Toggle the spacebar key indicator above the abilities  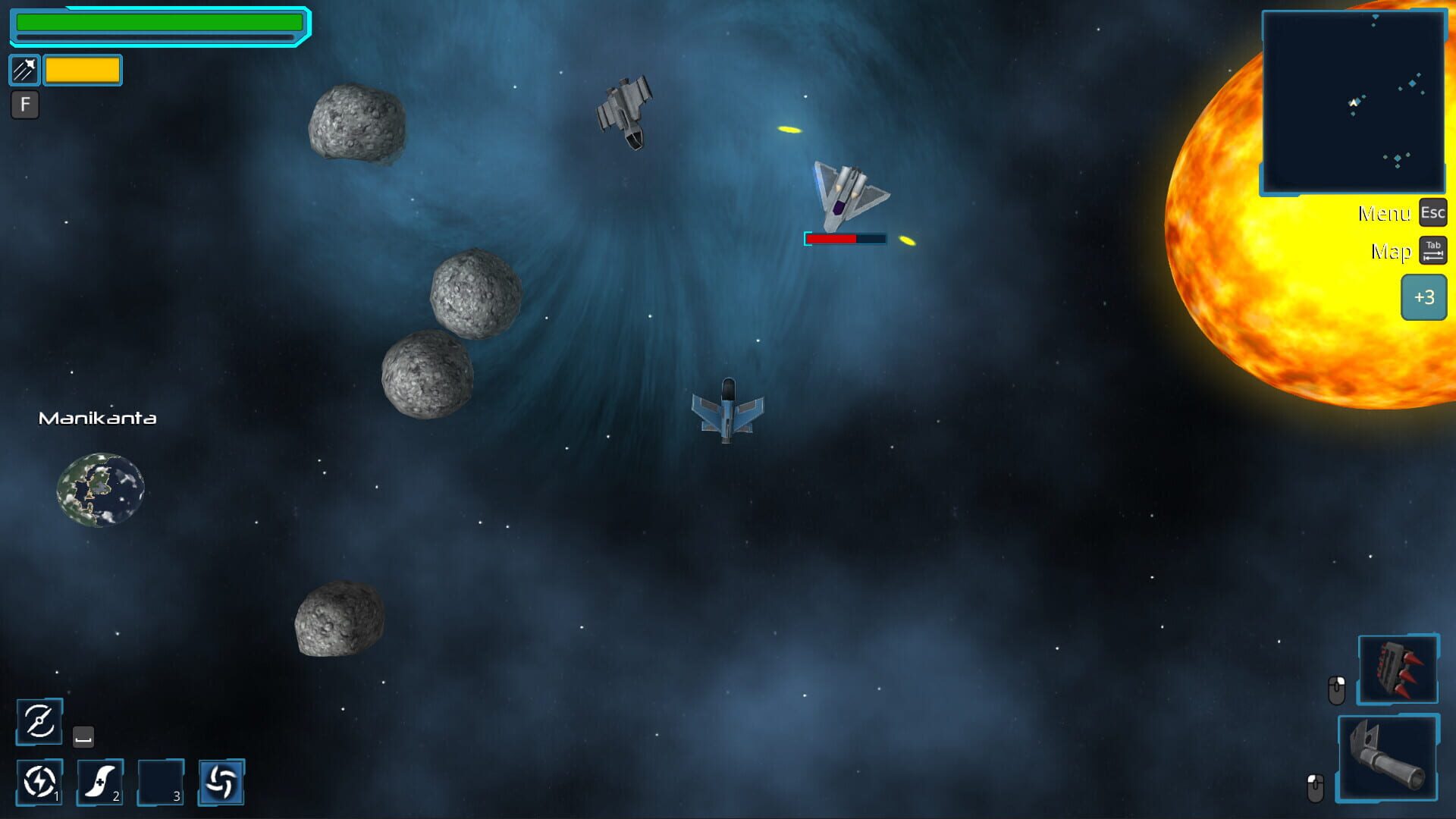point(83,735)
